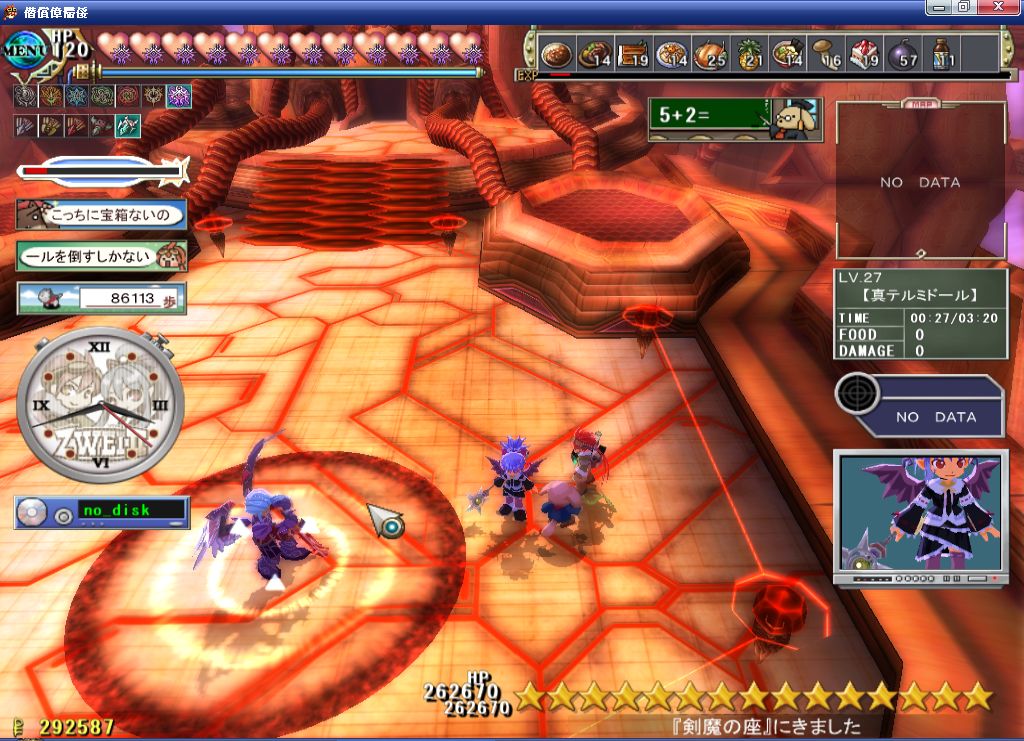1024x741 pixels.
Task: Select the highlighted teal claw weapon
Action: click(x=127, y=126)
